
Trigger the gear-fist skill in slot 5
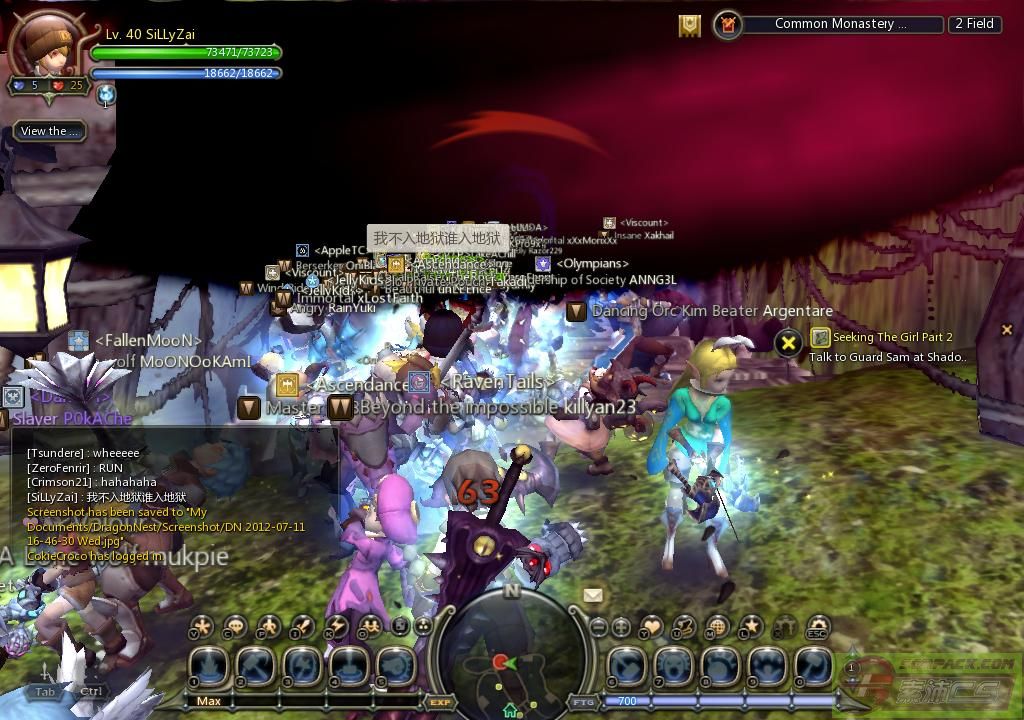point(397,667)
